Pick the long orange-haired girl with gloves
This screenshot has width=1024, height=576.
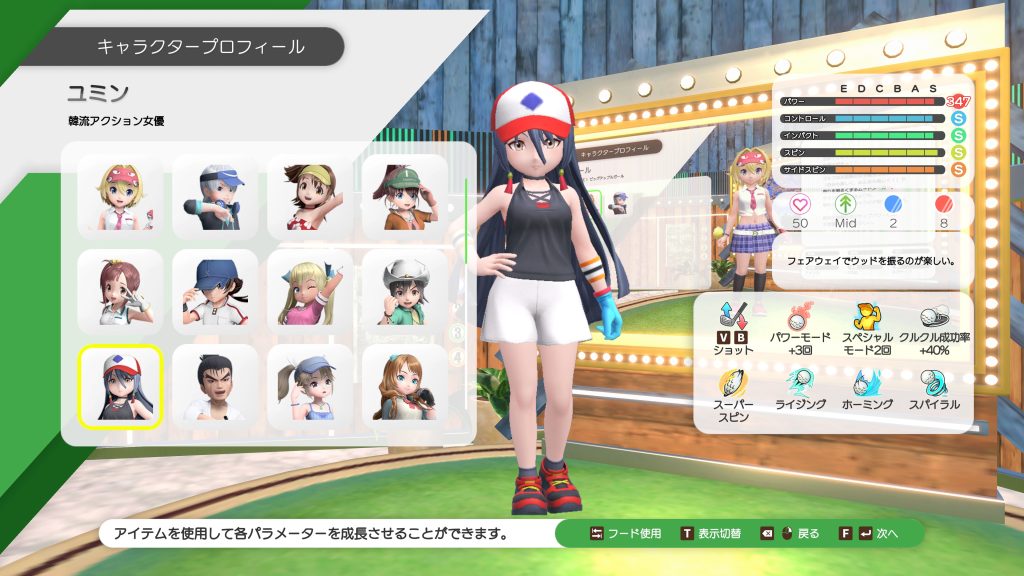(x=404, y=387)
